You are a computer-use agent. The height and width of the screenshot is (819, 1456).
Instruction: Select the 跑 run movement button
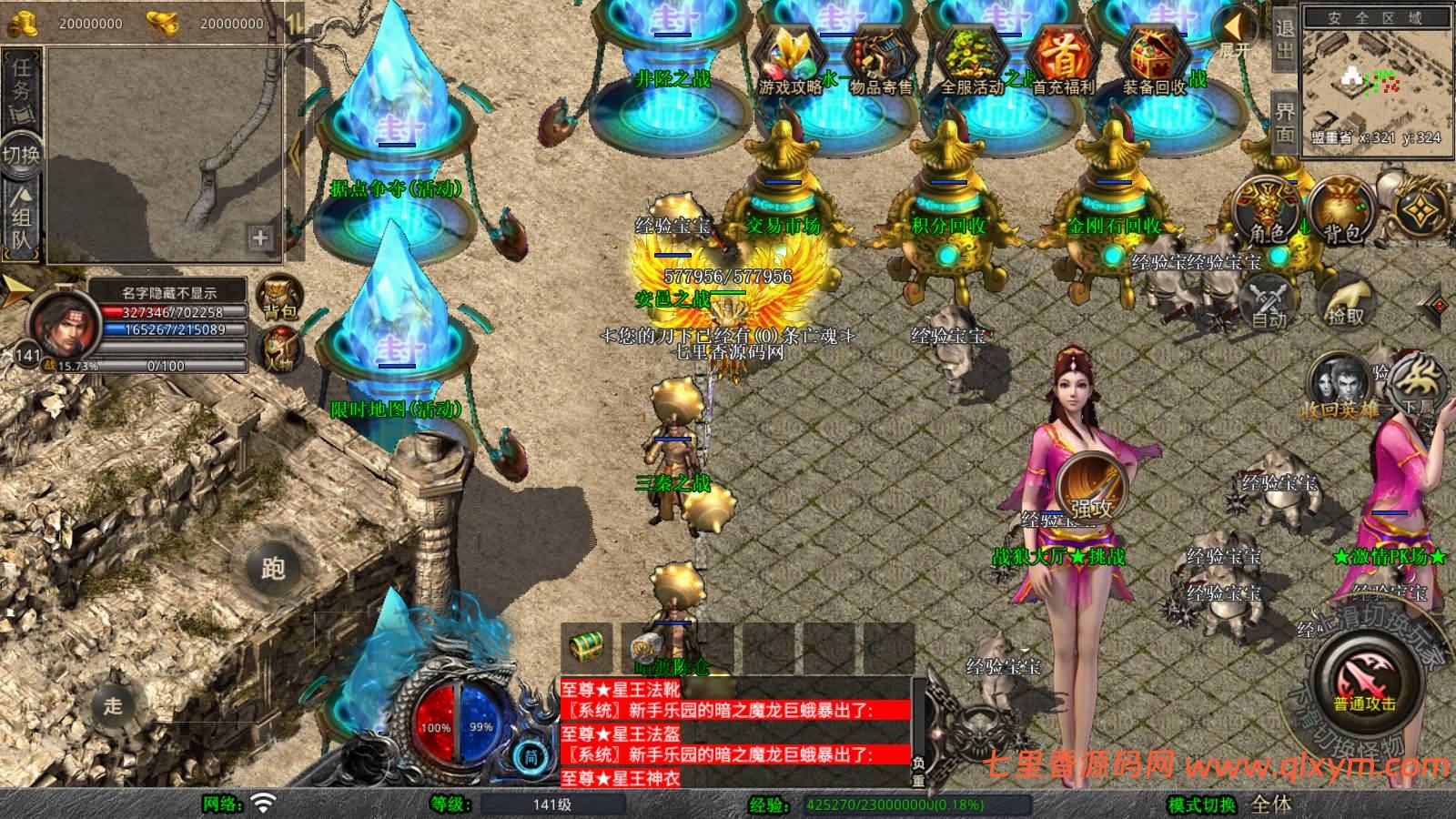coord(273,568)
